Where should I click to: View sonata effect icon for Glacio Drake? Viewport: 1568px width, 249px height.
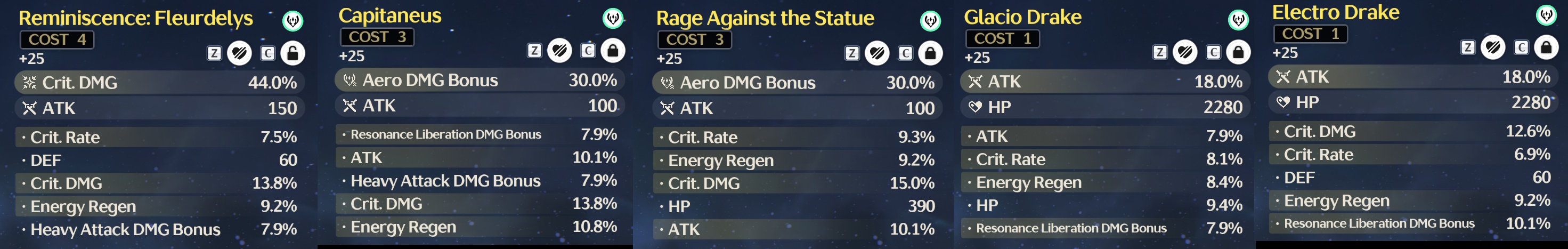click(1239, 20)
